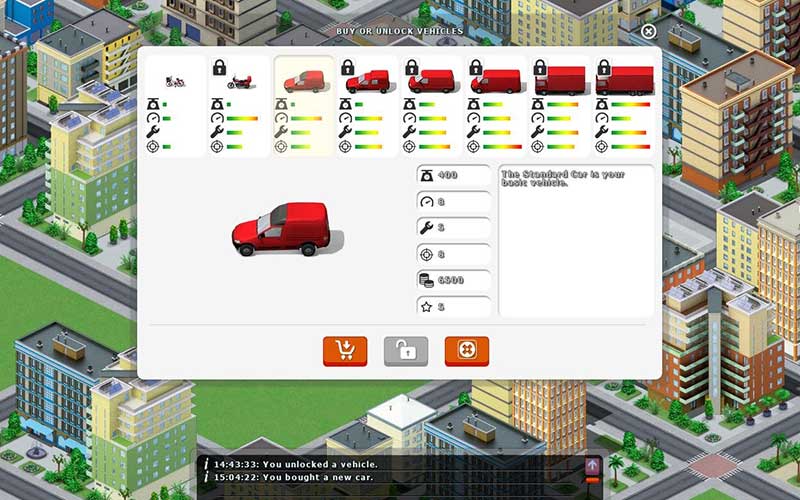Image resolution: width=800 pixels, height=500 pixels.
Task: Choose the highlighted Standard Car card
Action: tap(304, 106)
